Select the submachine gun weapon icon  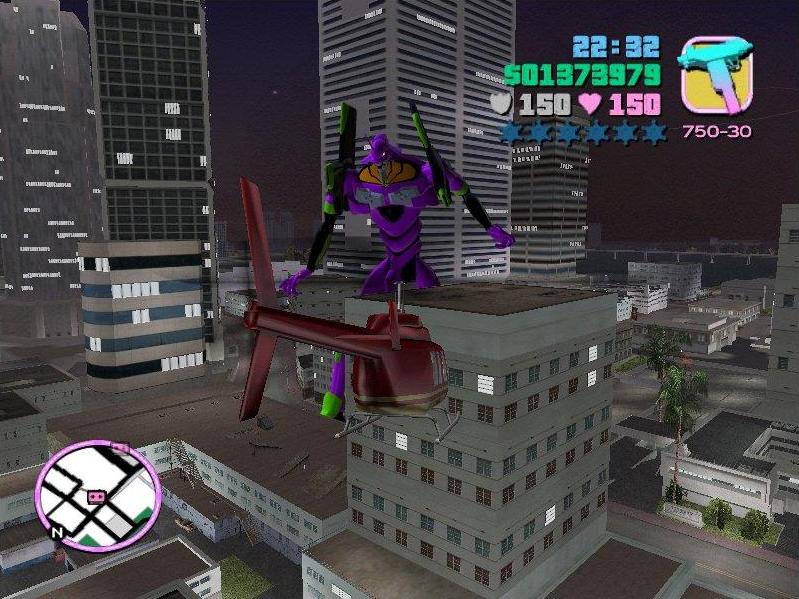click(x=714, y=73)
